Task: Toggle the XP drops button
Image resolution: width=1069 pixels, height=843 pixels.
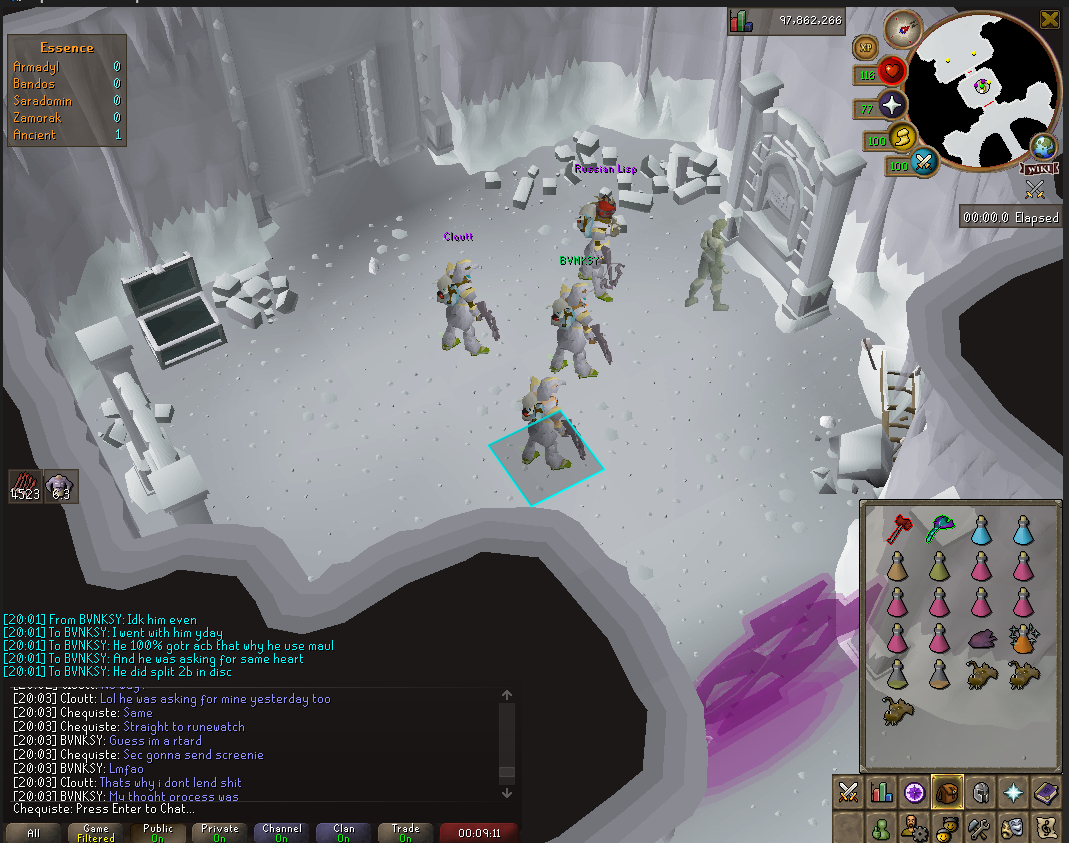Action: coord(864,47)
